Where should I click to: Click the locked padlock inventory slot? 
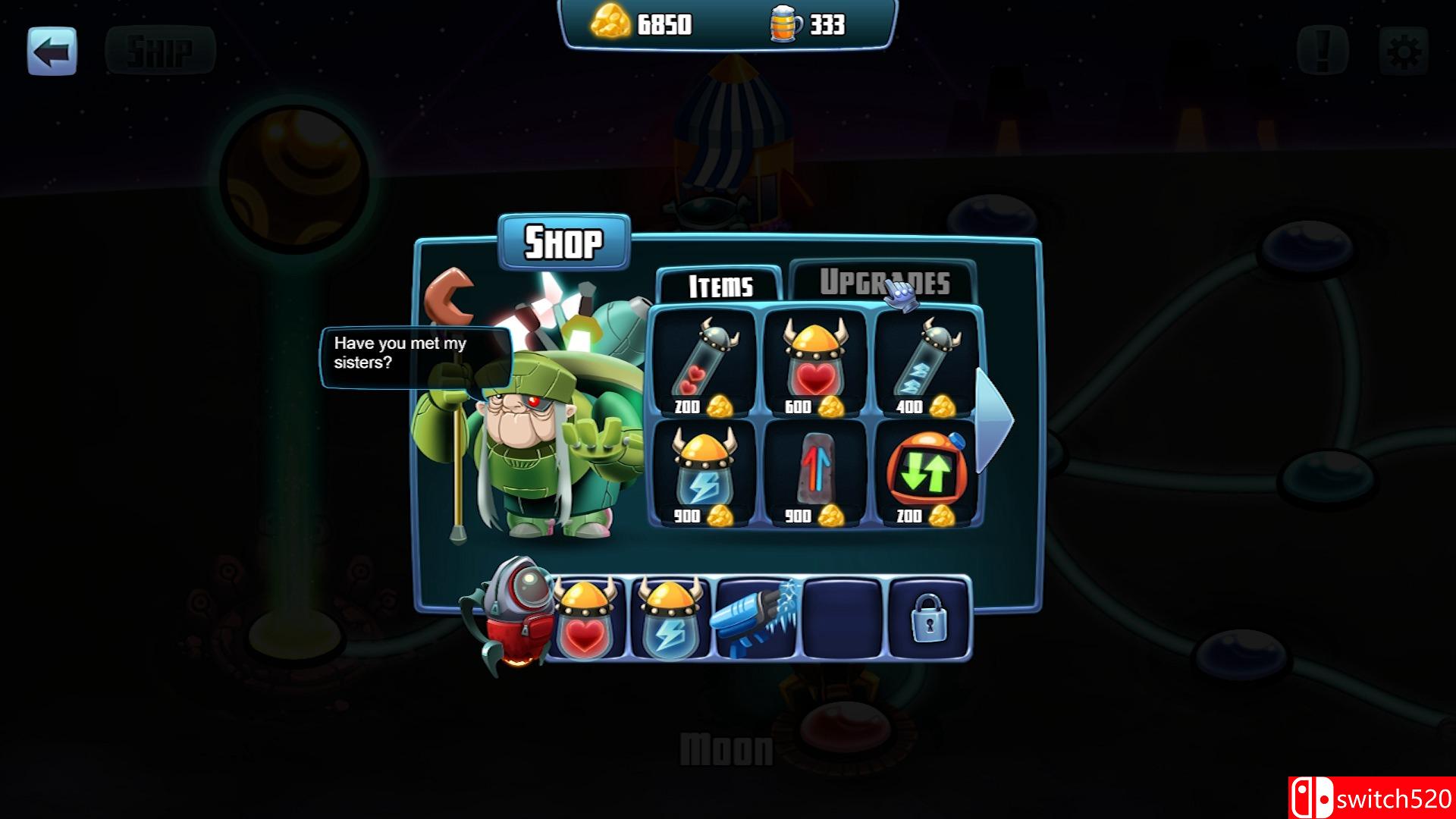point(929,618)
